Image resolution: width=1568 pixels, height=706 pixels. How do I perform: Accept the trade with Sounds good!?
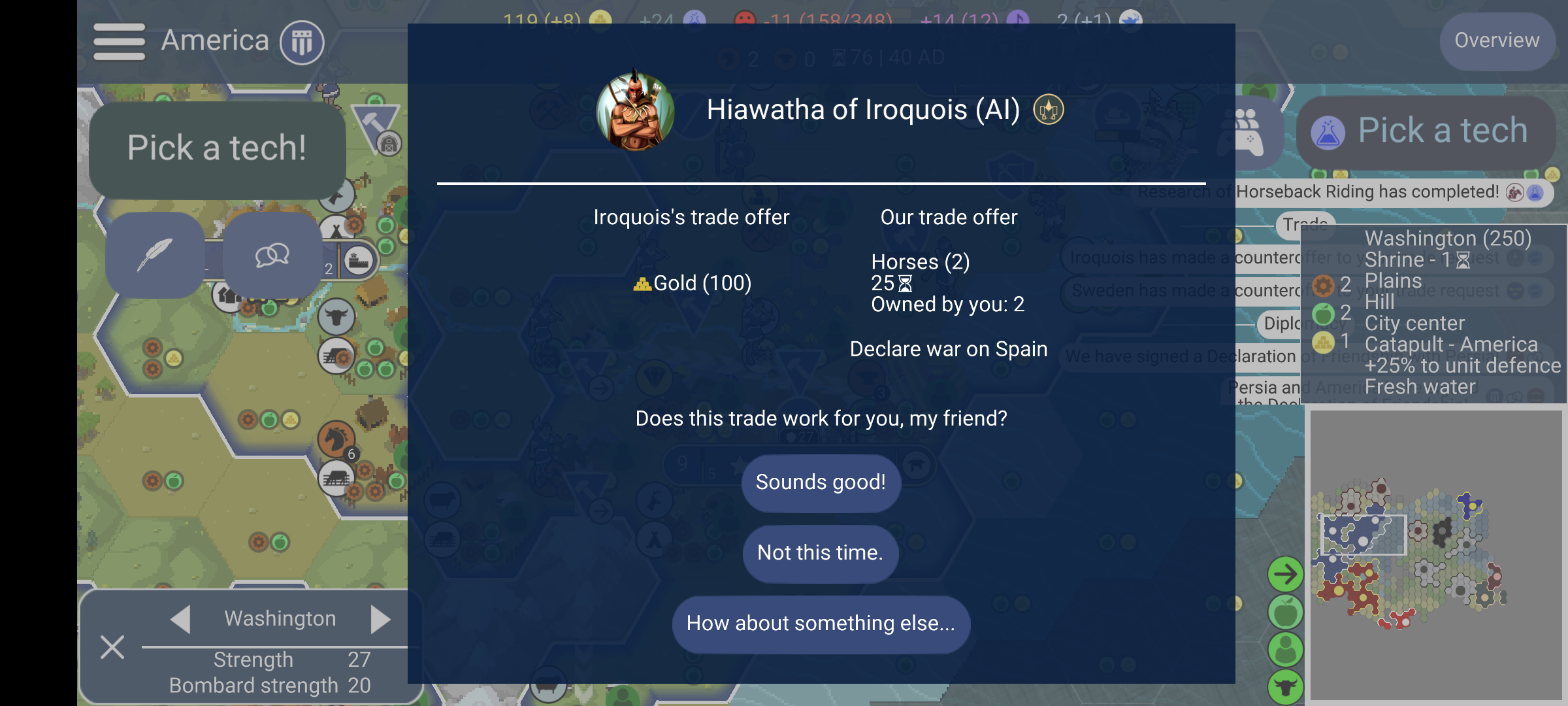pos(821,482)
